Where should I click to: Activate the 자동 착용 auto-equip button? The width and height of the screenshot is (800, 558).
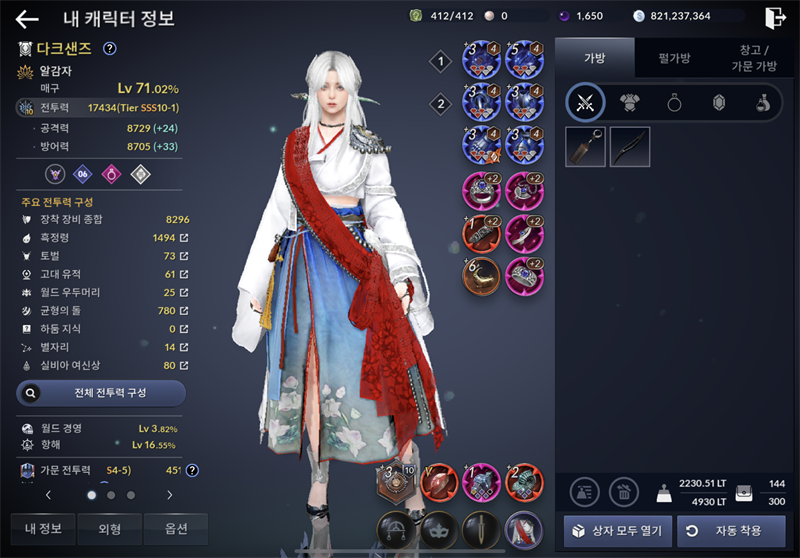(x=731, y=530)
